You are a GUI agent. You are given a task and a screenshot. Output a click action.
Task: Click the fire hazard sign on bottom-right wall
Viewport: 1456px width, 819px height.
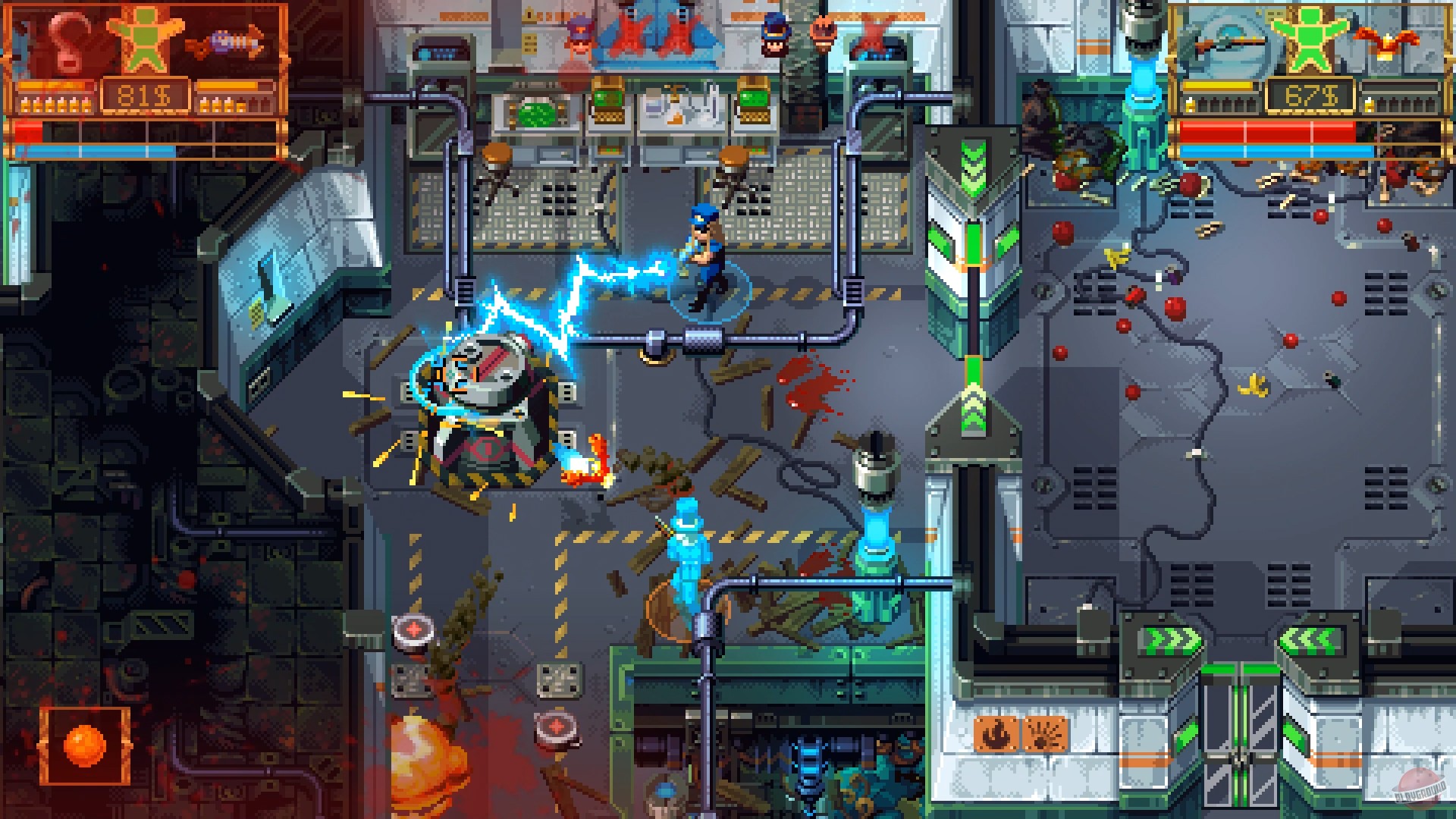click(x=996, y=733)
